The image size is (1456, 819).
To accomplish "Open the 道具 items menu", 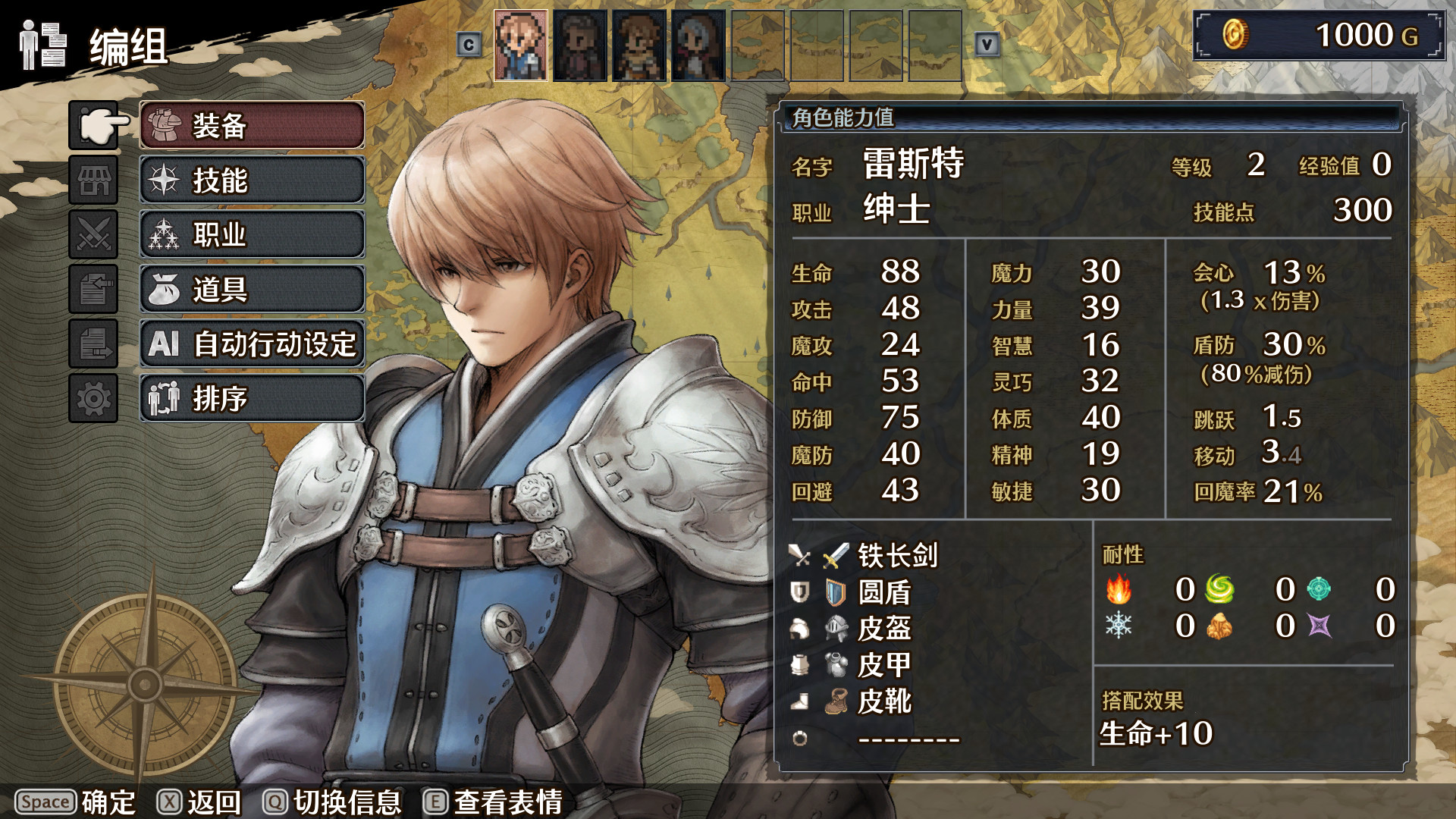I will (250, 290).
